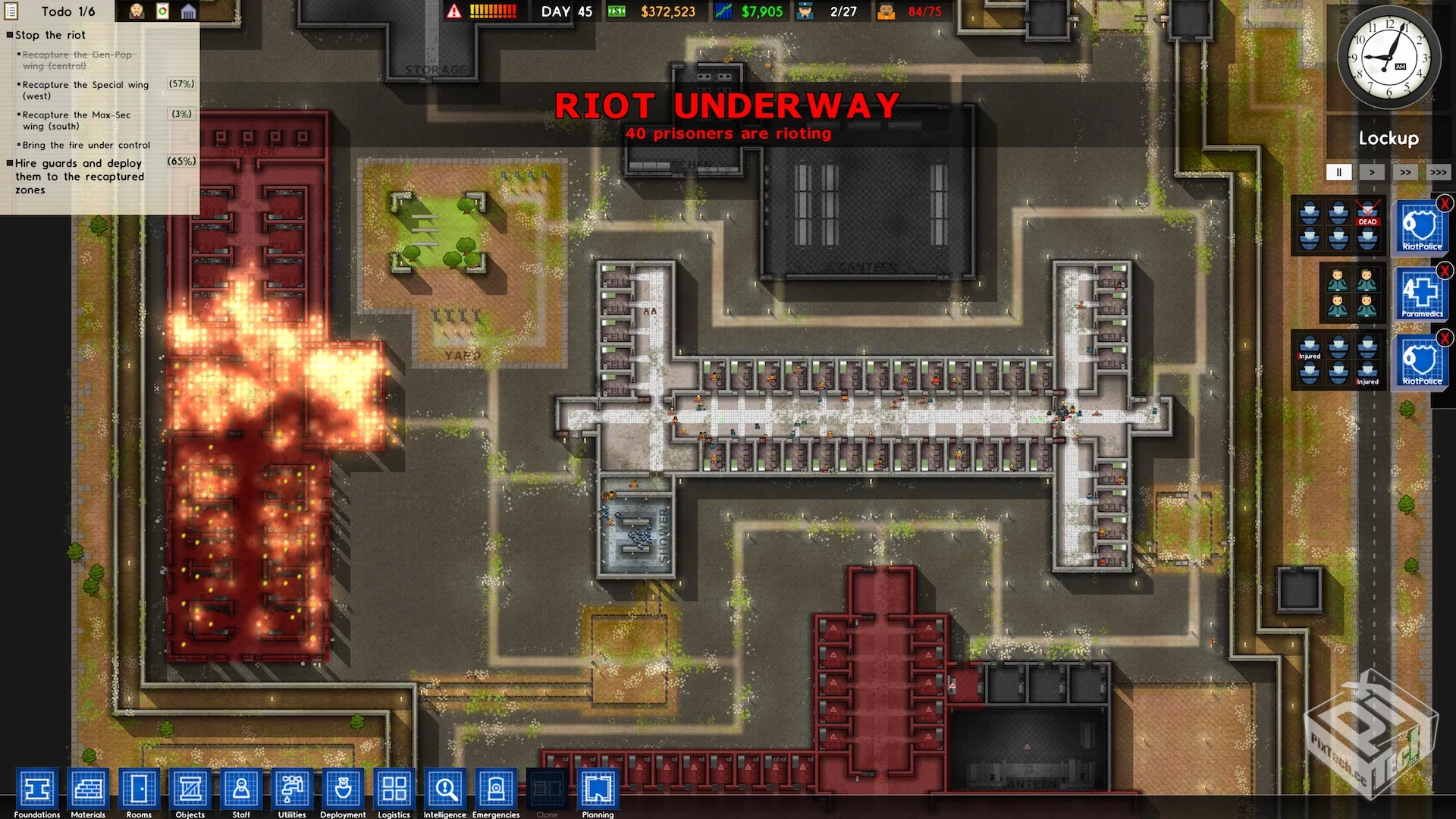This screenshot has height=819, width=1456.
Task: Select the Paramedics emergency unit
Action: point(1422,293)
